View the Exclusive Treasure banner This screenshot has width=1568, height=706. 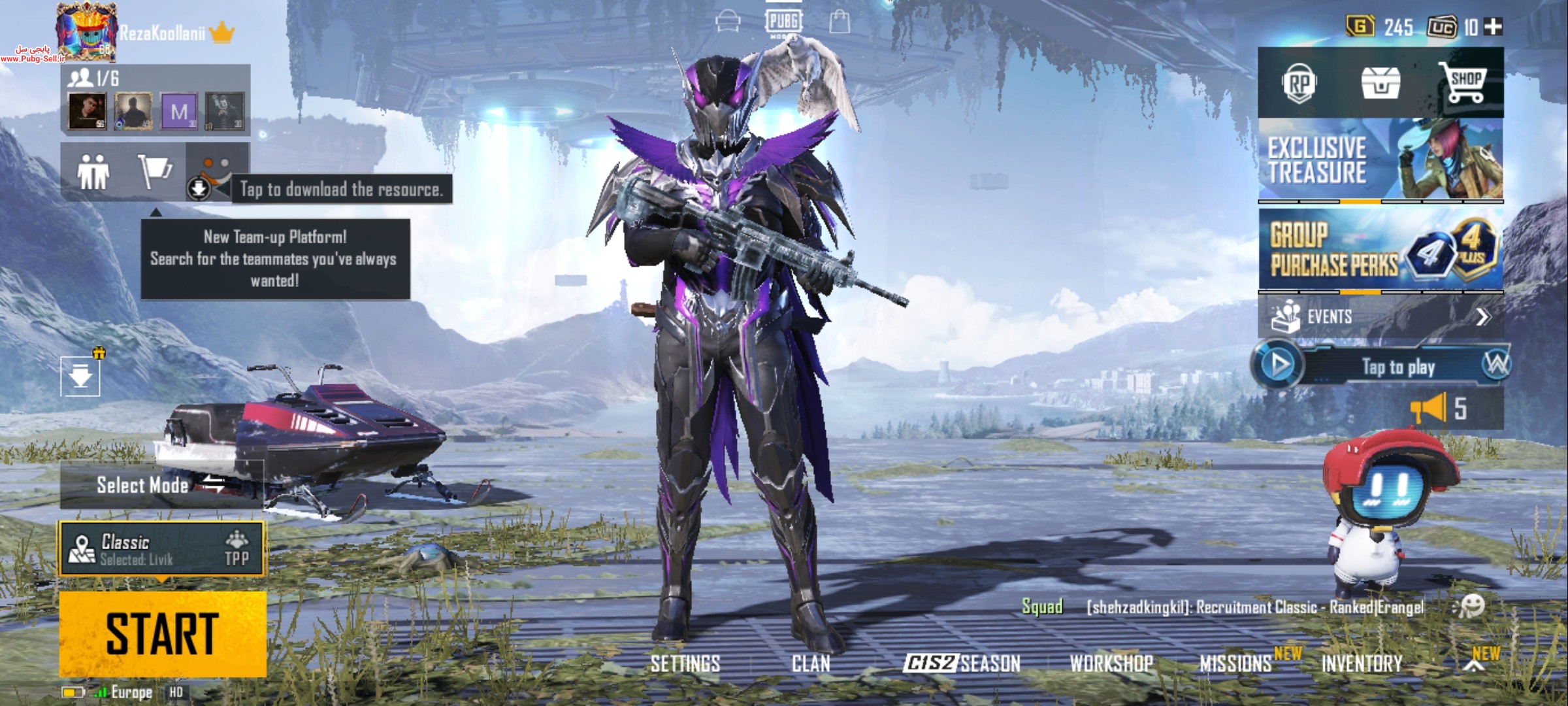click(1380, 160)
